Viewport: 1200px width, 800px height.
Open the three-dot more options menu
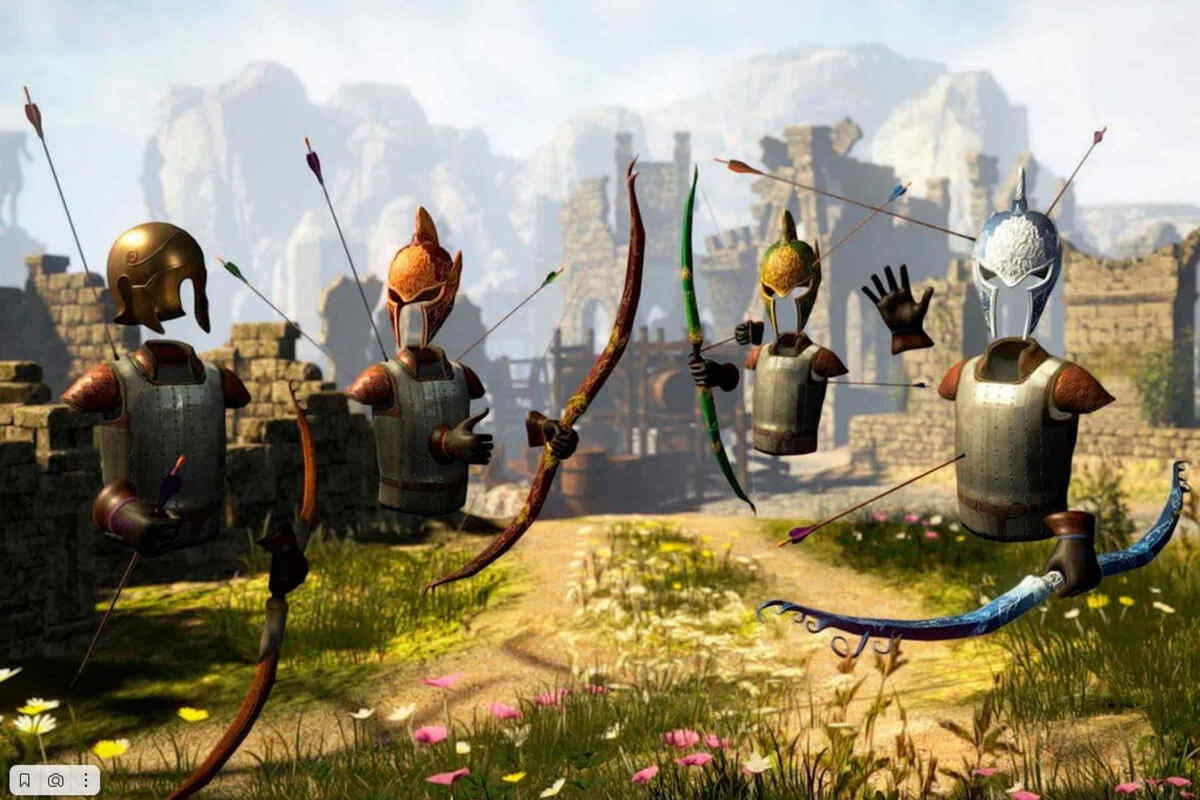coord(85,779)
